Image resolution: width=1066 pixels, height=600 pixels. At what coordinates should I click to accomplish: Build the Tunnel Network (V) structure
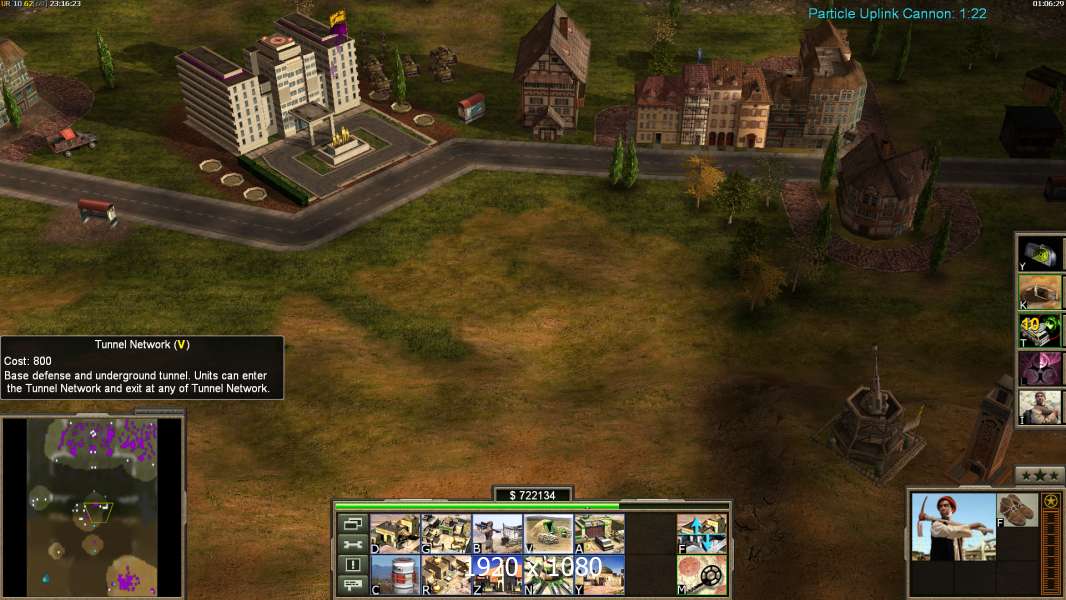click(x=548, y=534)
